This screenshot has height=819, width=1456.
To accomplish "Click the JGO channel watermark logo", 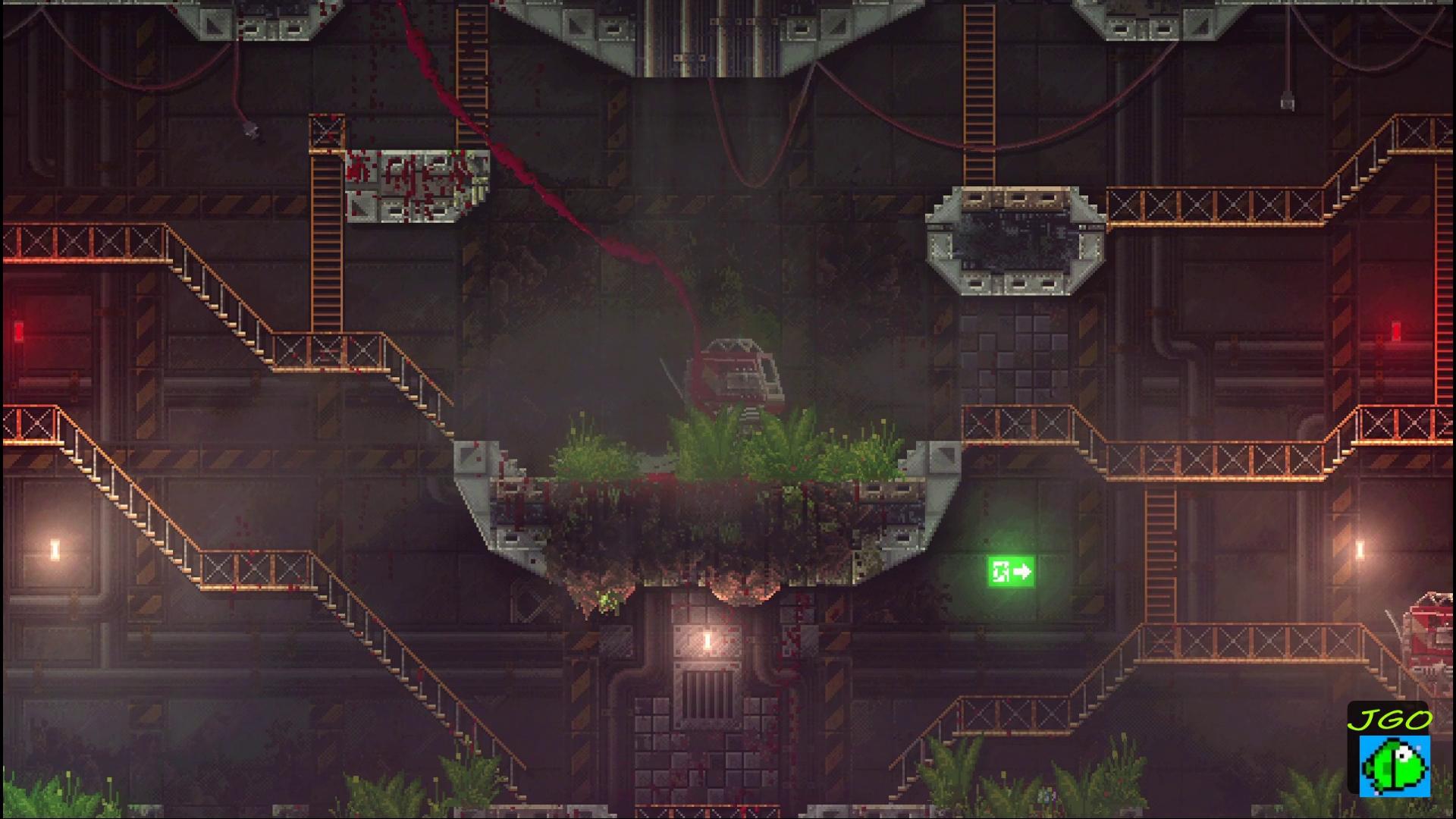I will point(1389,751).
